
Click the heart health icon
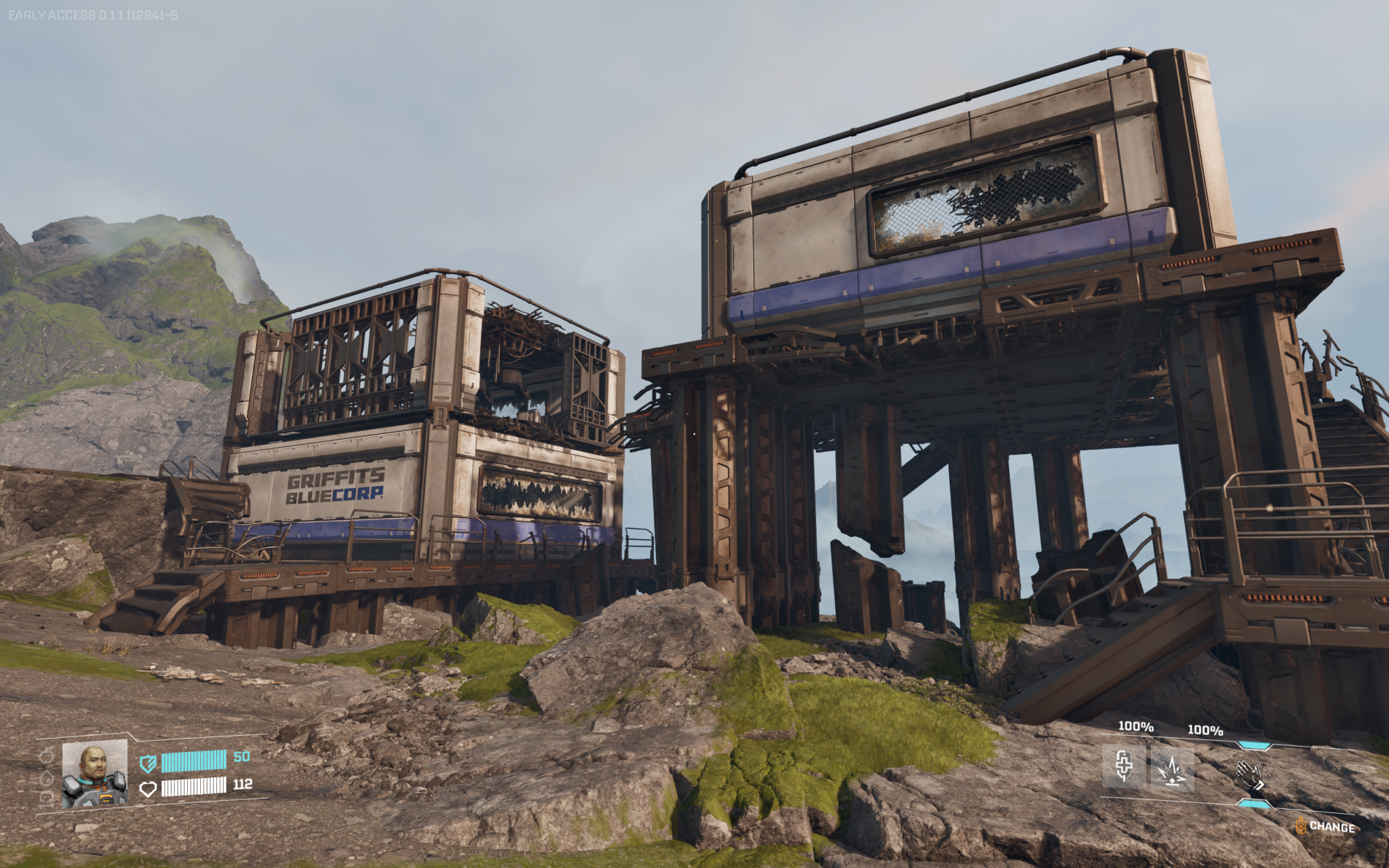coord(149,790)
